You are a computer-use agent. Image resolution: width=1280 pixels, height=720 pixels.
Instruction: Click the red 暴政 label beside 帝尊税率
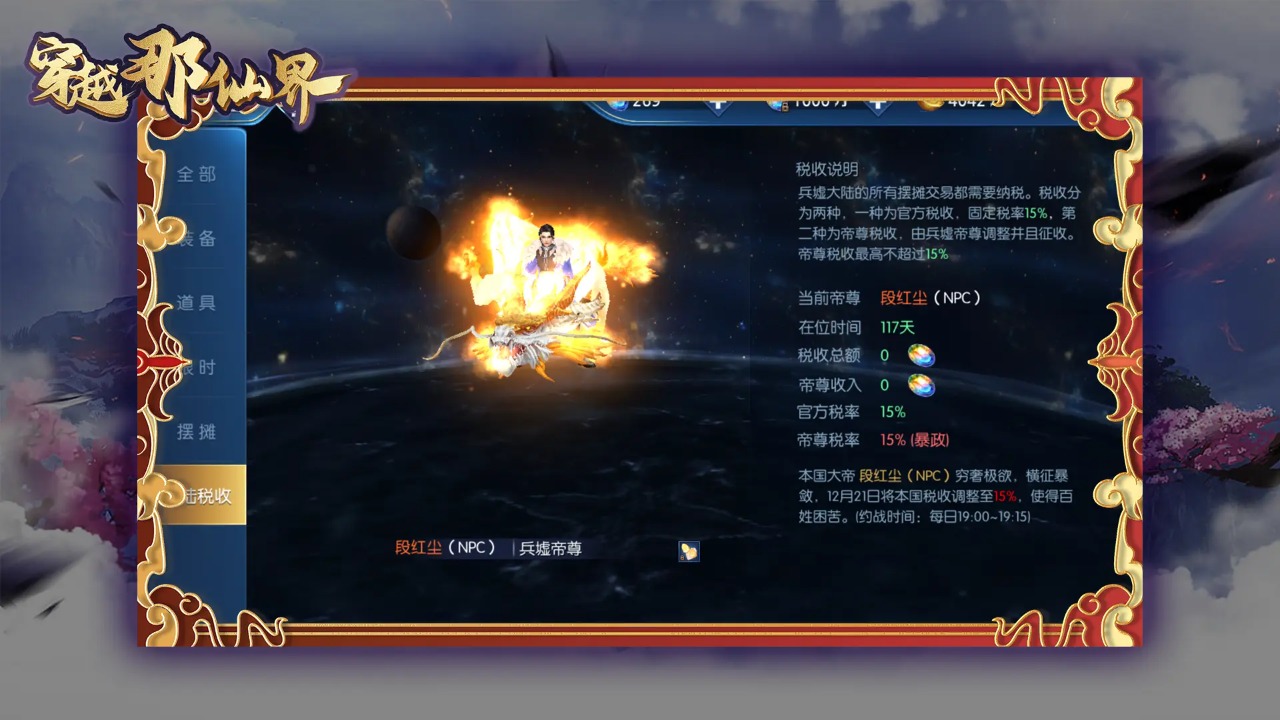(928, 439)
